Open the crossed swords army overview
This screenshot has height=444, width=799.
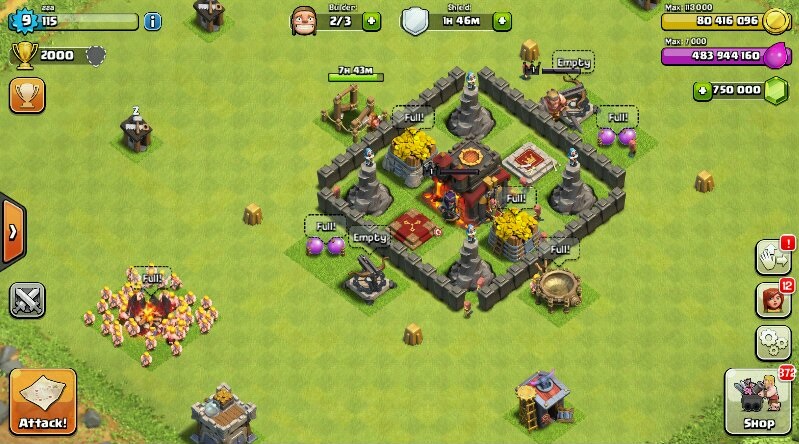click(27, 299)
